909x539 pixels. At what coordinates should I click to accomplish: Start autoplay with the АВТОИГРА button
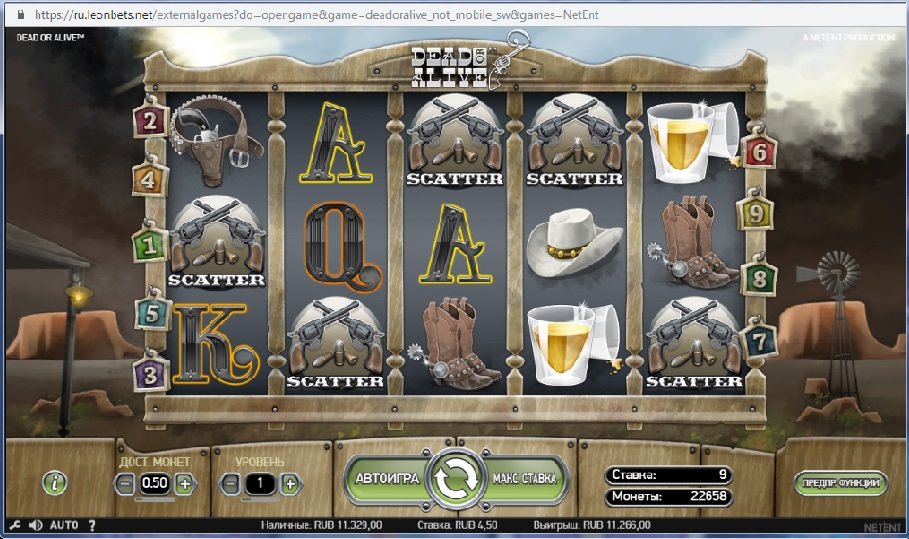pos(386,479)
